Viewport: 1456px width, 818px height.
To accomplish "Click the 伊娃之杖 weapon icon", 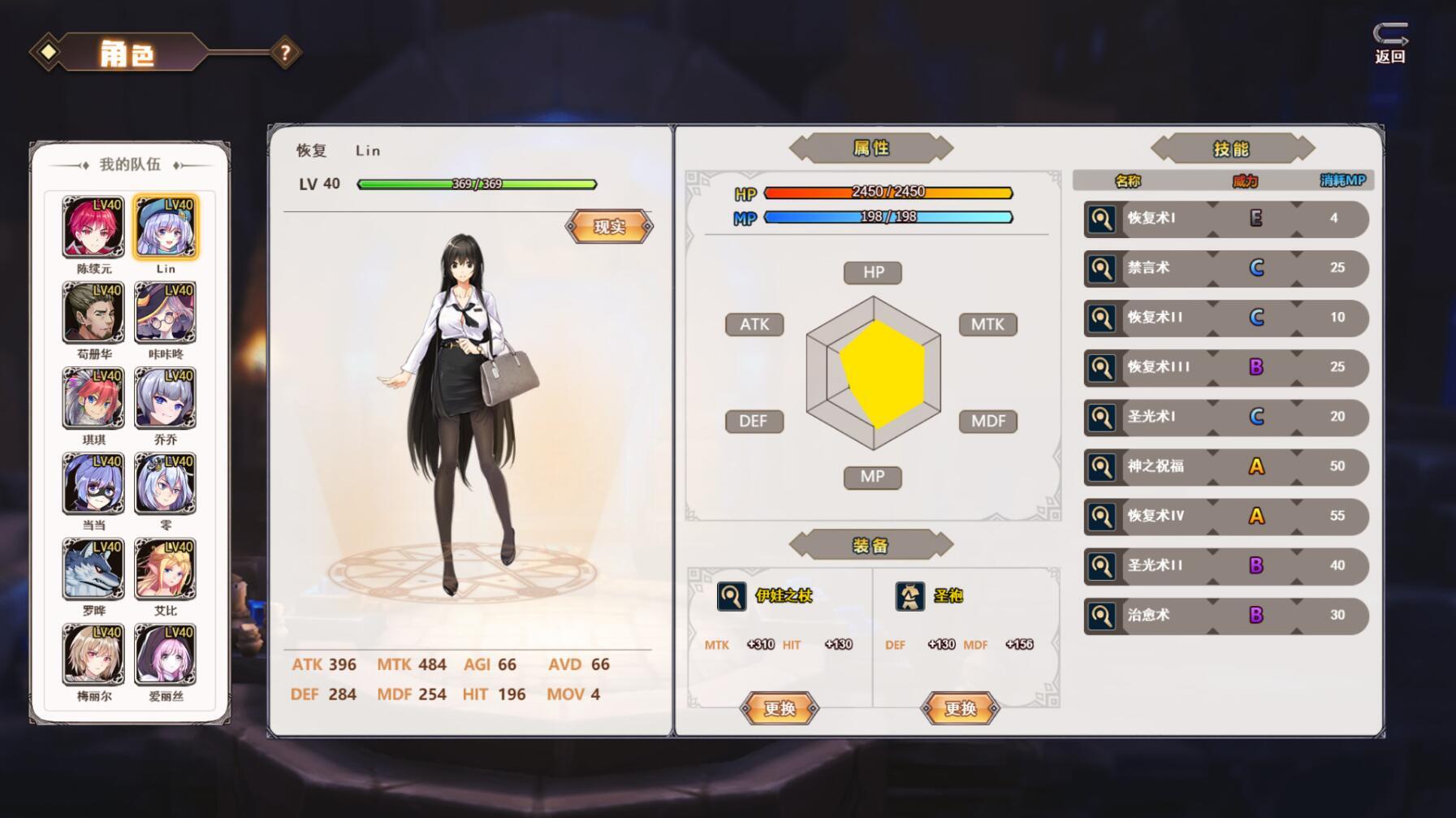I will 732,595.
